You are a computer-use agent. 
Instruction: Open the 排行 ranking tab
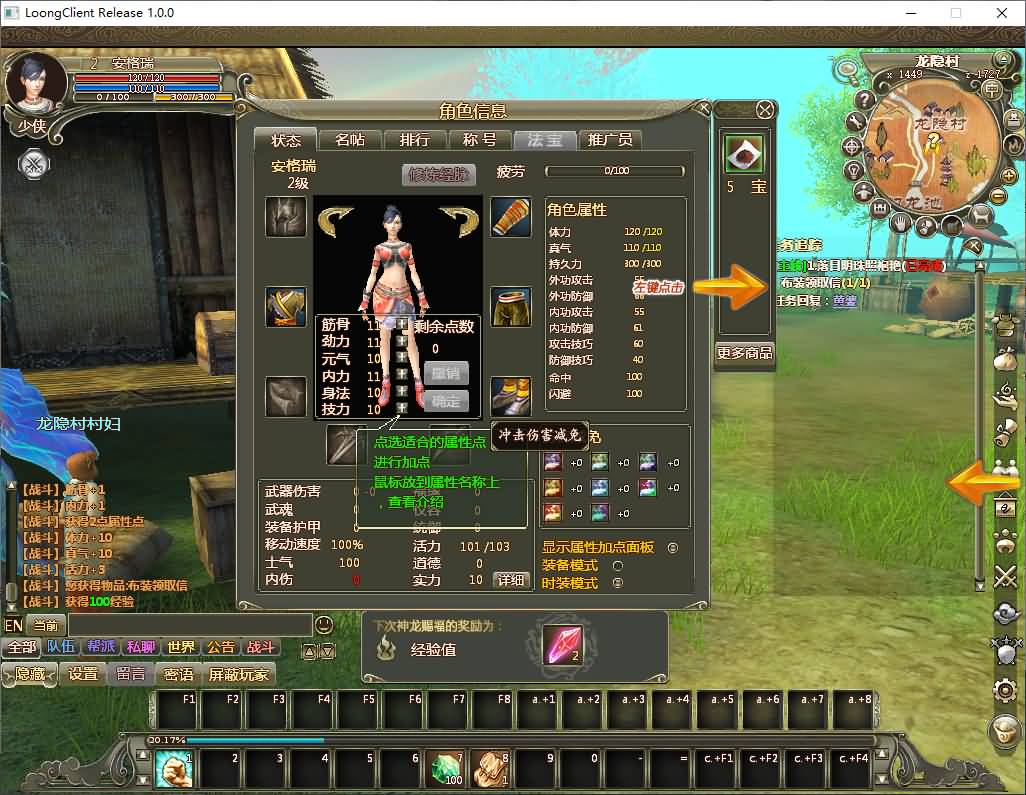414,140
